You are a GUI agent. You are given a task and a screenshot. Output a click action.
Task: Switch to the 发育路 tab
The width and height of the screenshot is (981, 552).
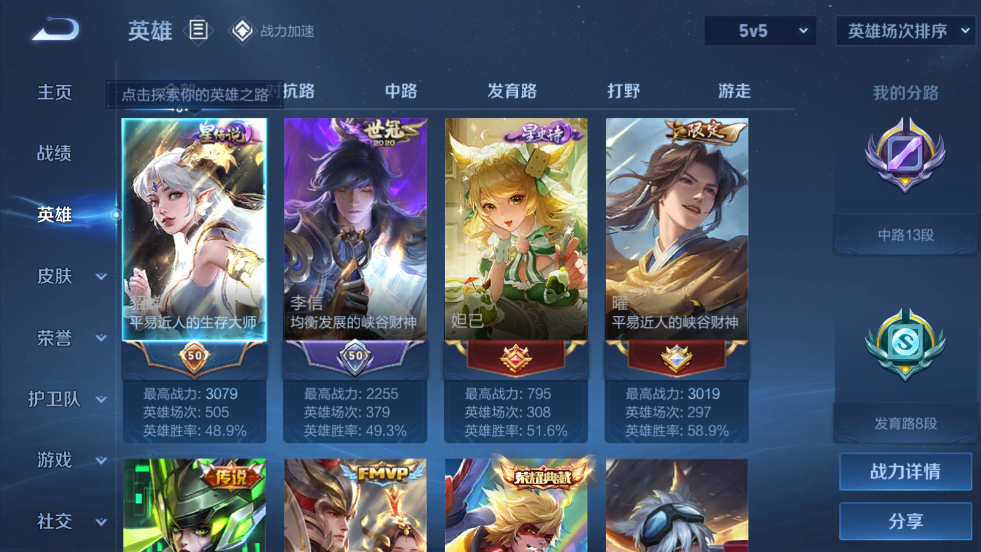pos(512,91)
